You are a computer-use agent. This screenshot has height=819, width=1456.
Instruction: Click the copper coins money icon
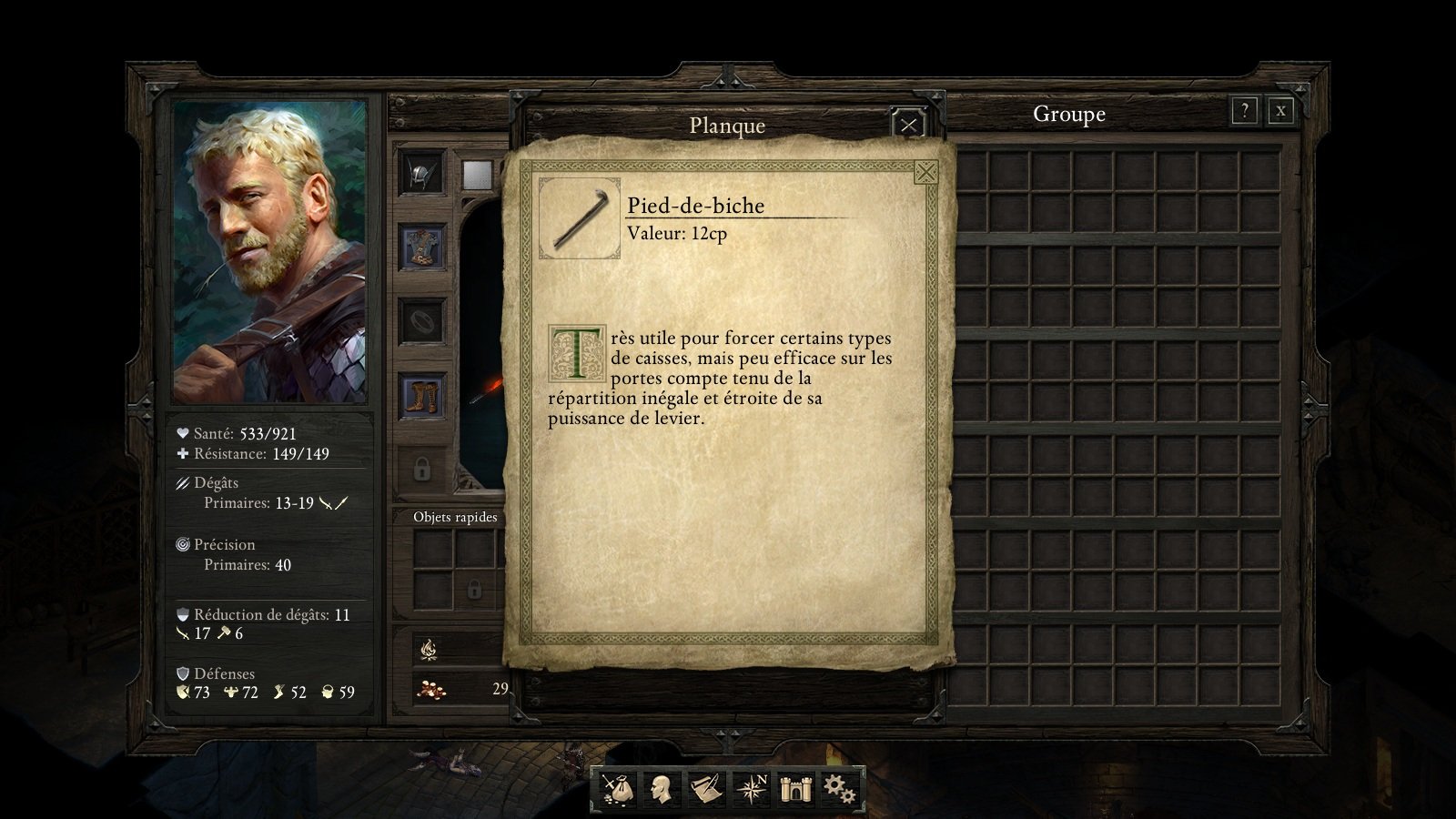(x=430, y=690)
